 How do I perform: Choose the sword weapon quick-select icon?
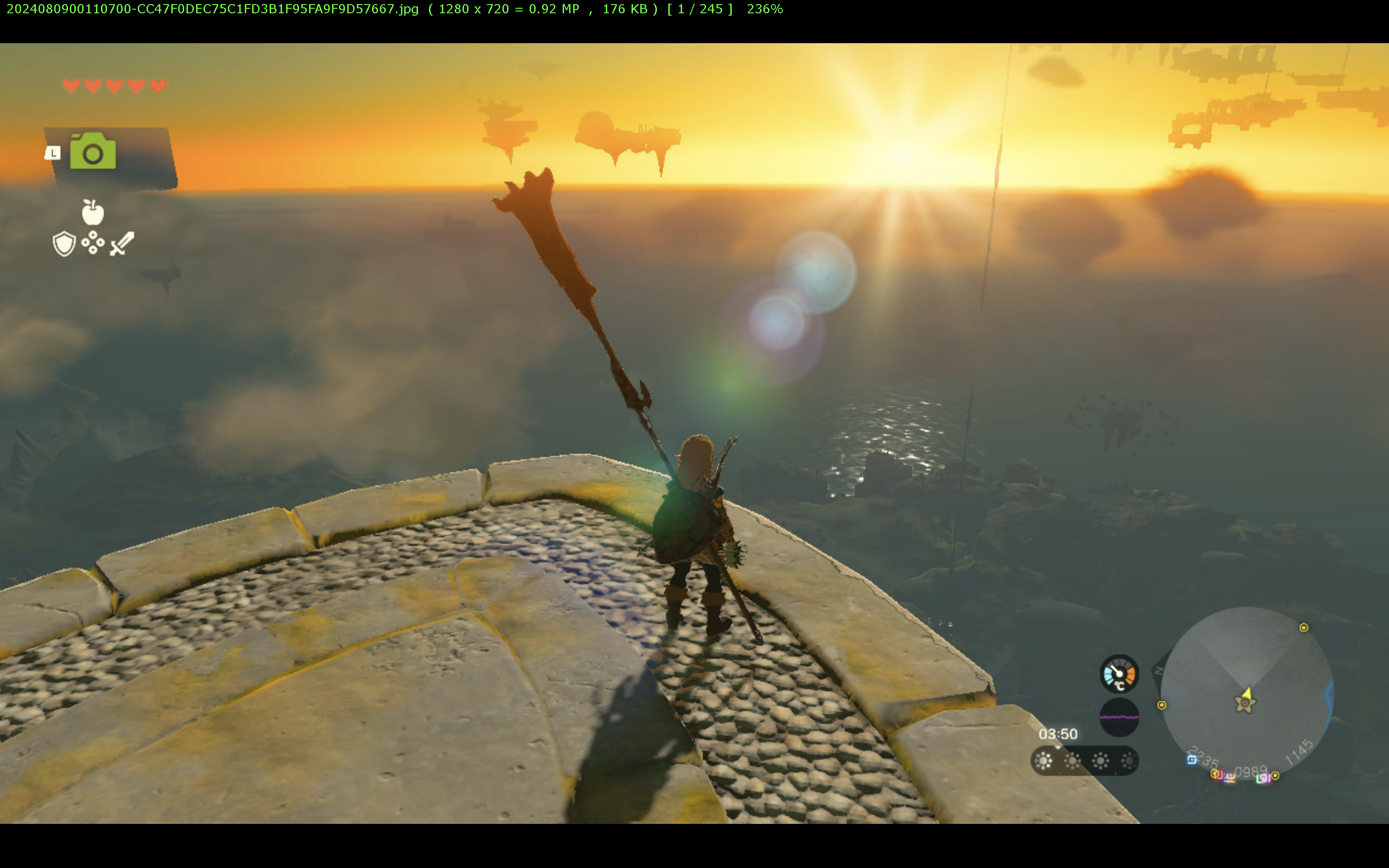[x=122, y=244]
